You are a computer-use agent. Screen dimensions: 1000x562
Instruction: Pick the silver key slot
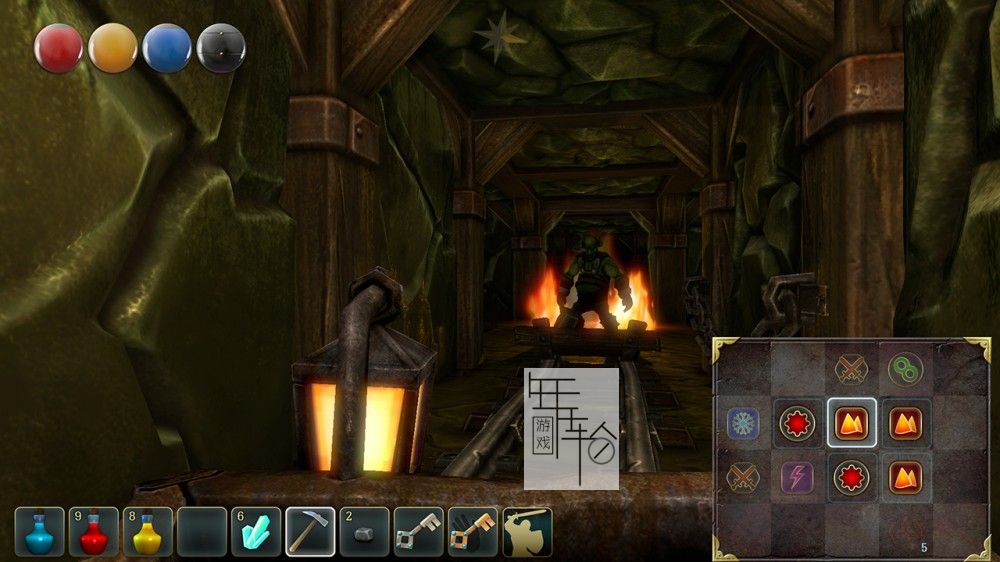[x=418, y=532]
